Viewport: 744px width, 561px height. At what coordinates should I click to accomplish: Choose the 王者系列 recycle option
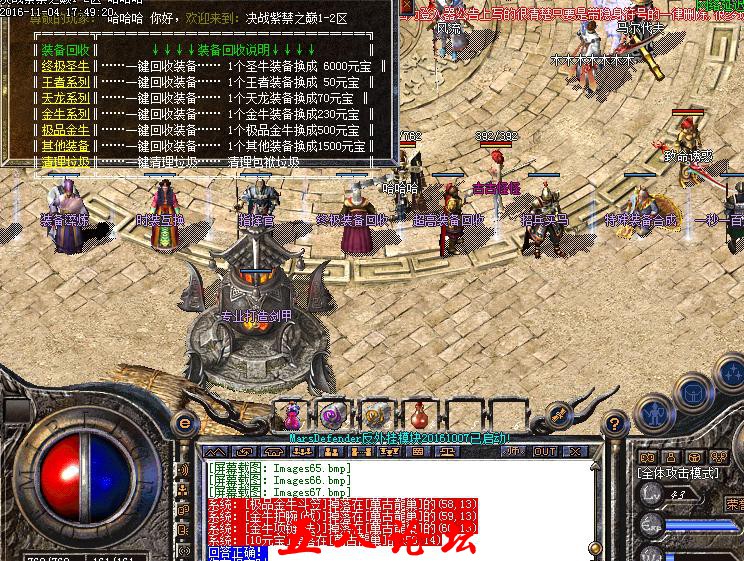[66, 81]
